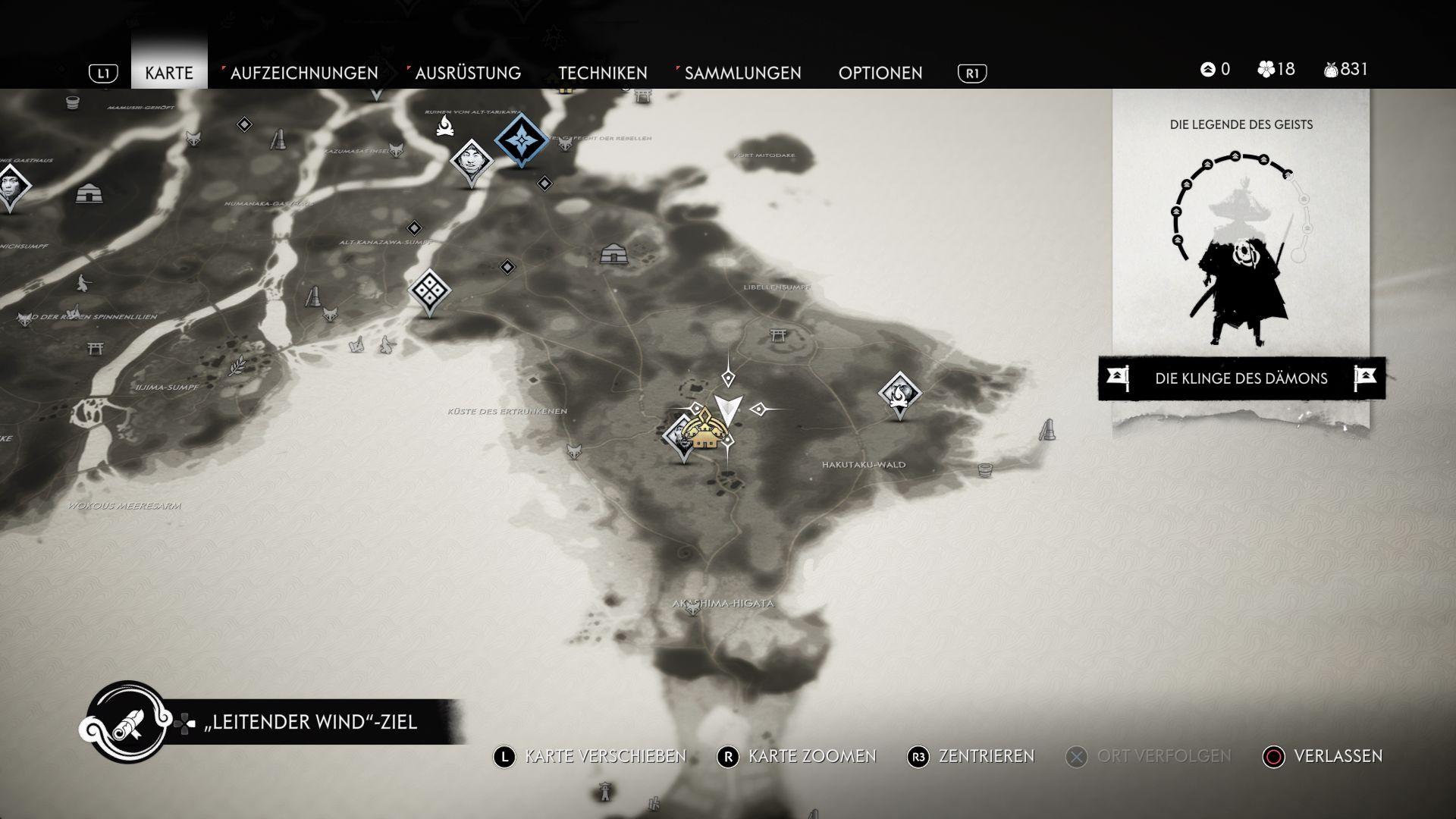The image size is (1456, 819).
Task: Click the character portrait quest marker
Action: (471, 161)
